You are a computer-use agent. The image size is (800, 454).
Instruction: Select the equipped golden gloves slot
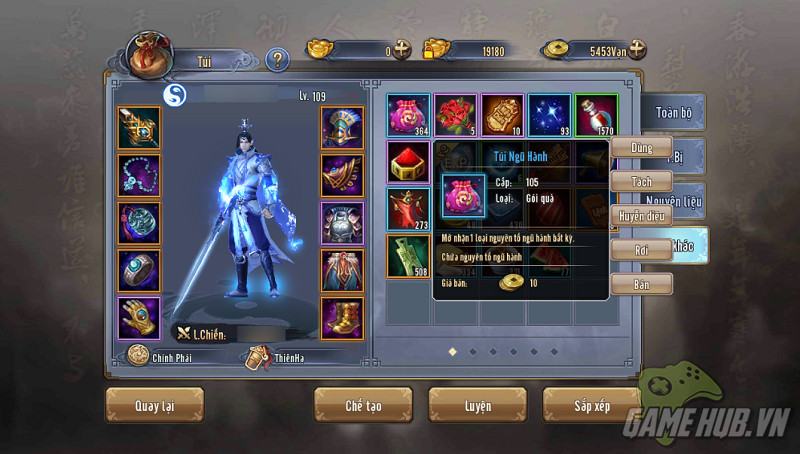tap(138, 318)
